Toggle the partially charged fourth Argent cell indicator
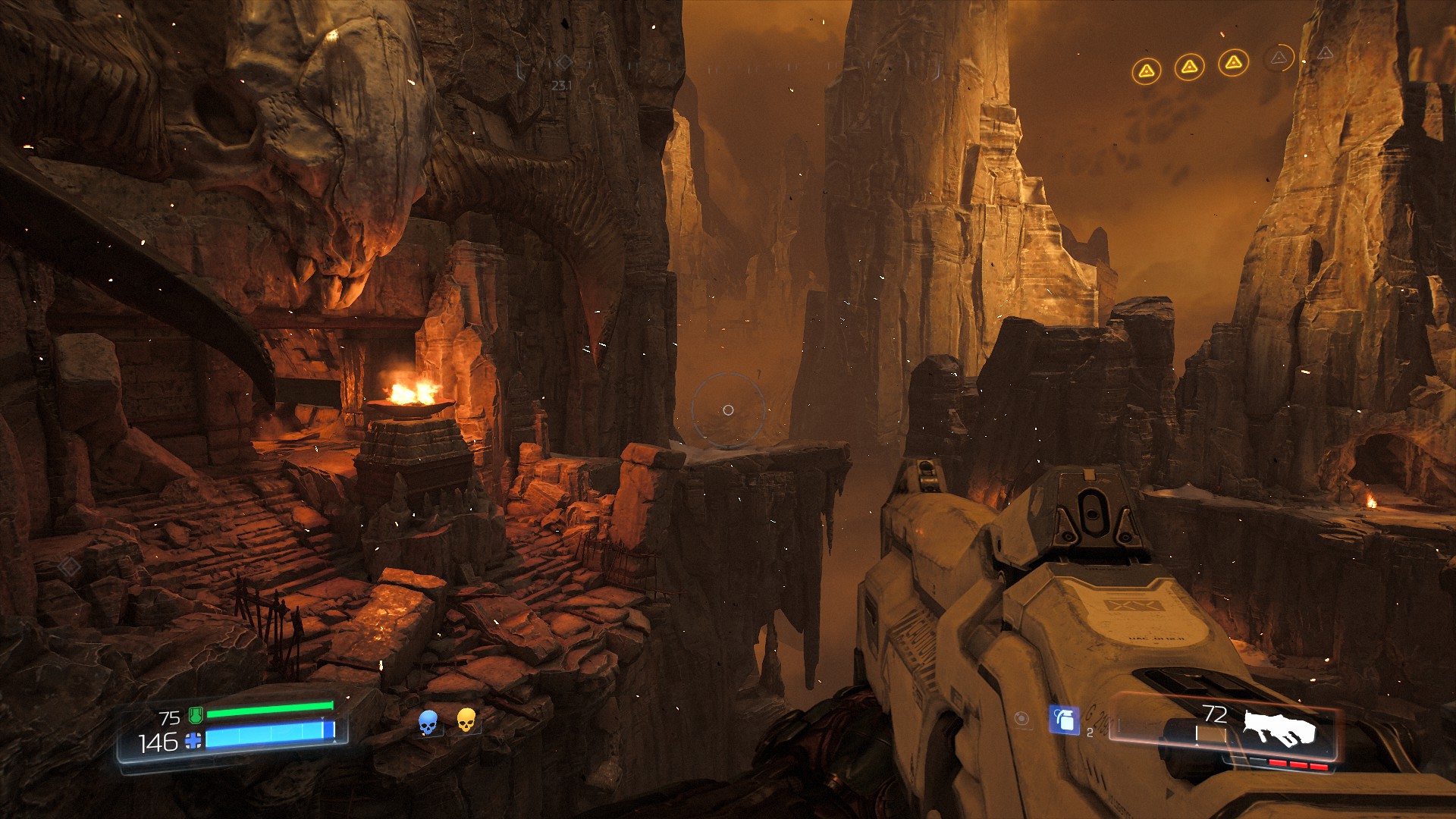The width and height of the screenshot is (1456, 819). pyautogui.click(x=1279, y=58)
